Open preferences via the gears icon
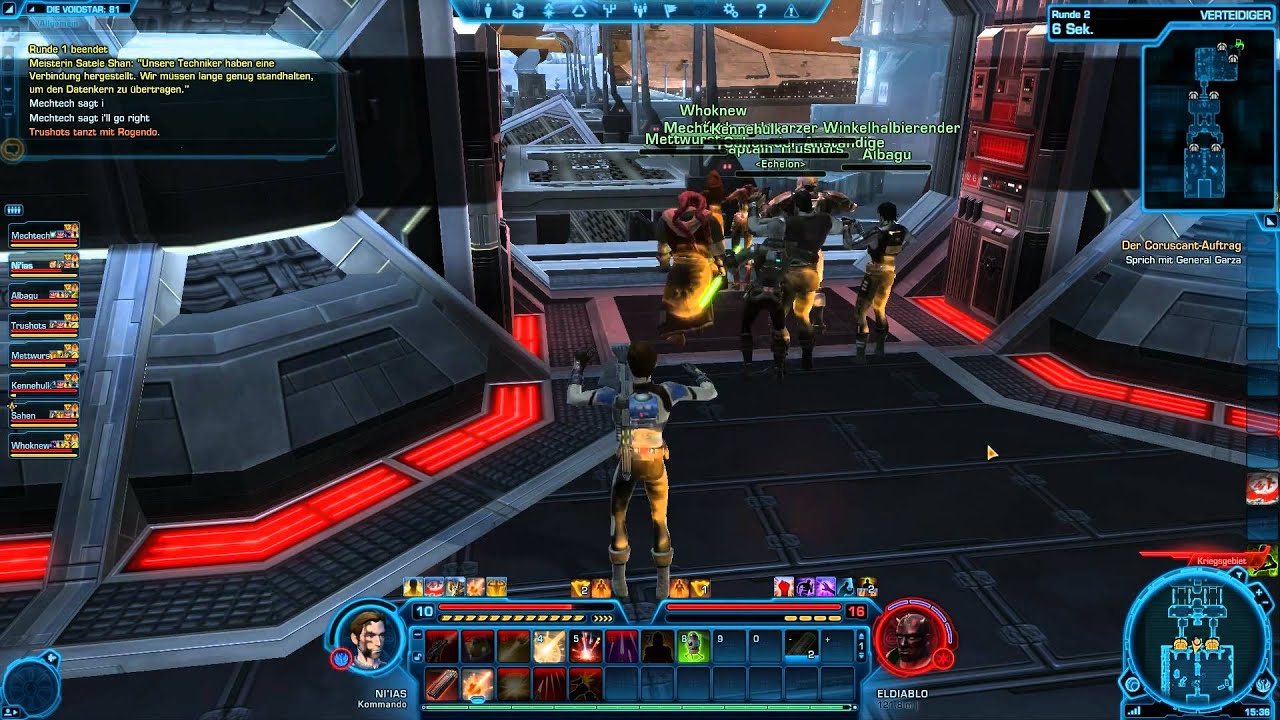The image size is (1280, 720). tap(731, 11)
